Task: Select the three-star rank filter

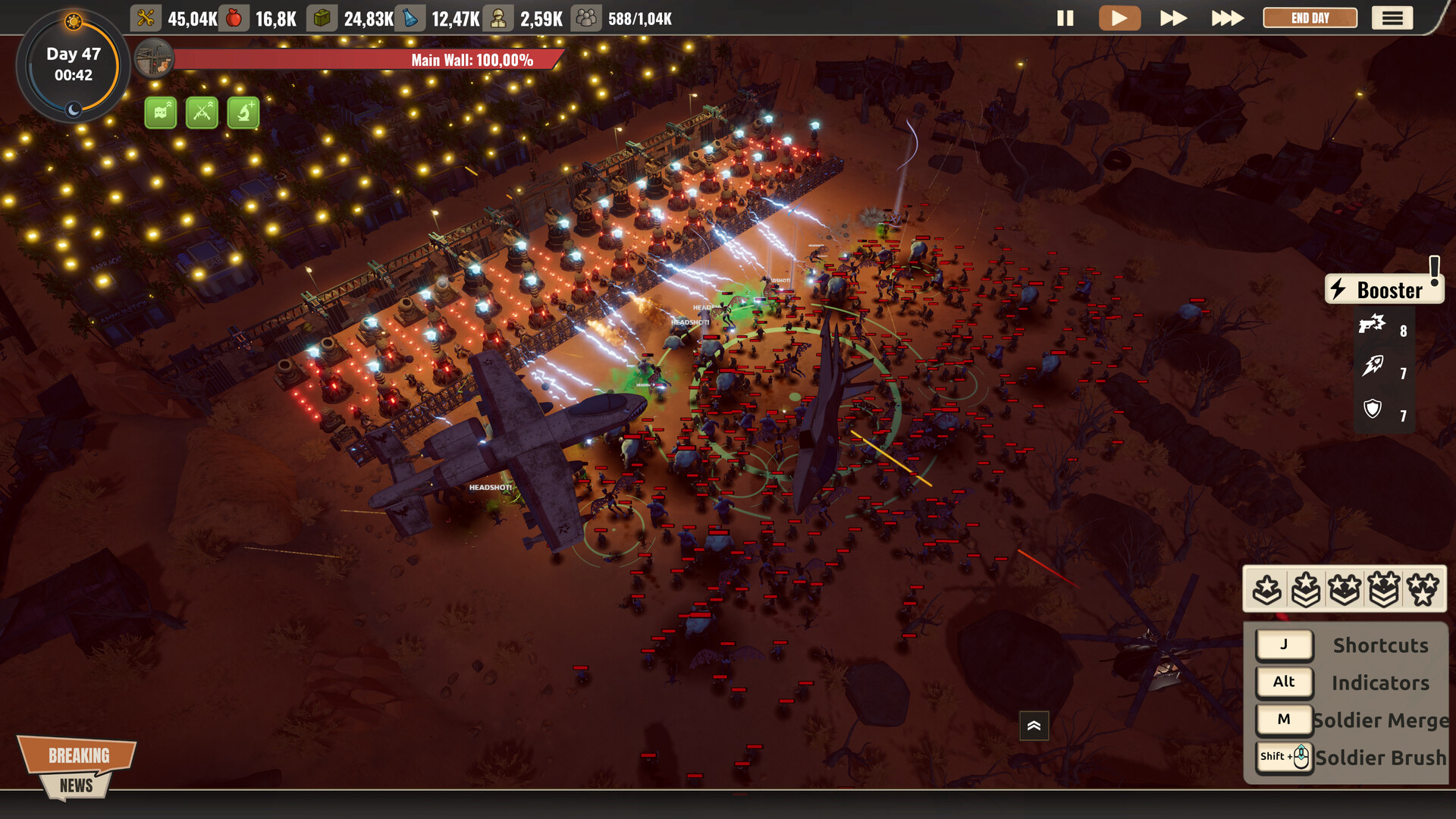Action: point(1422,589)
